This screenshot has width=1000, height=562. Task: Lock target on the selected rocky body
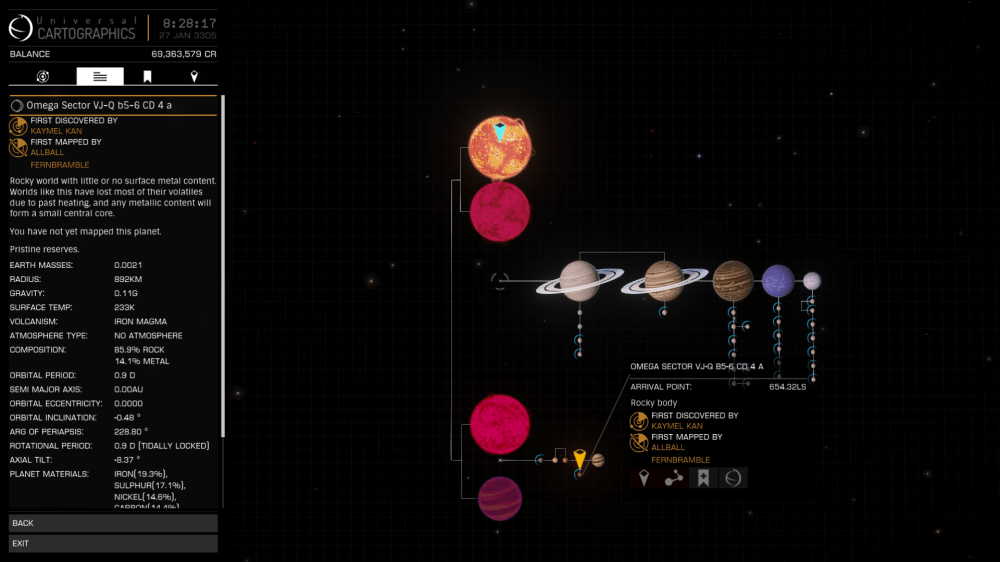coord(644,478)
